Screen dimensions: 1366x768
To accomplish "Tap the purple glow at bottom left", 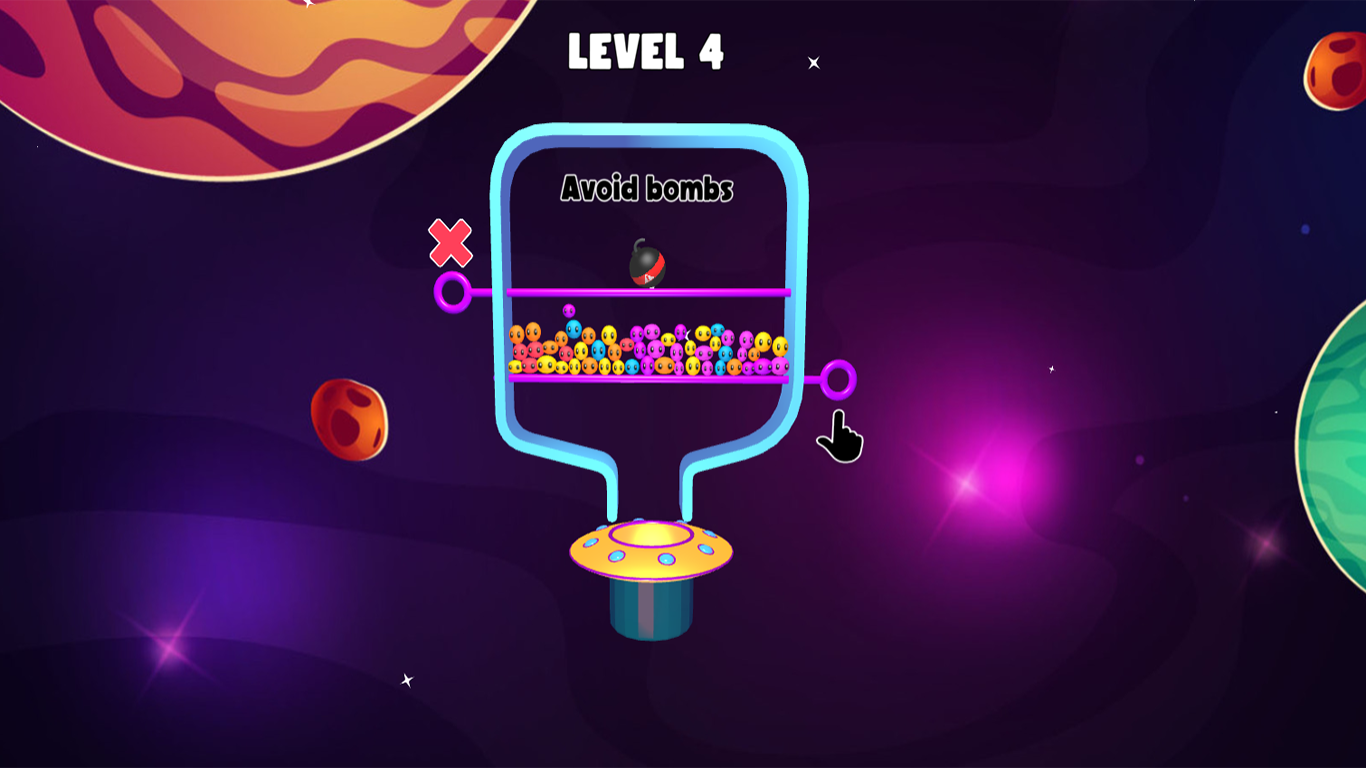I will click(x=170, y=650).
